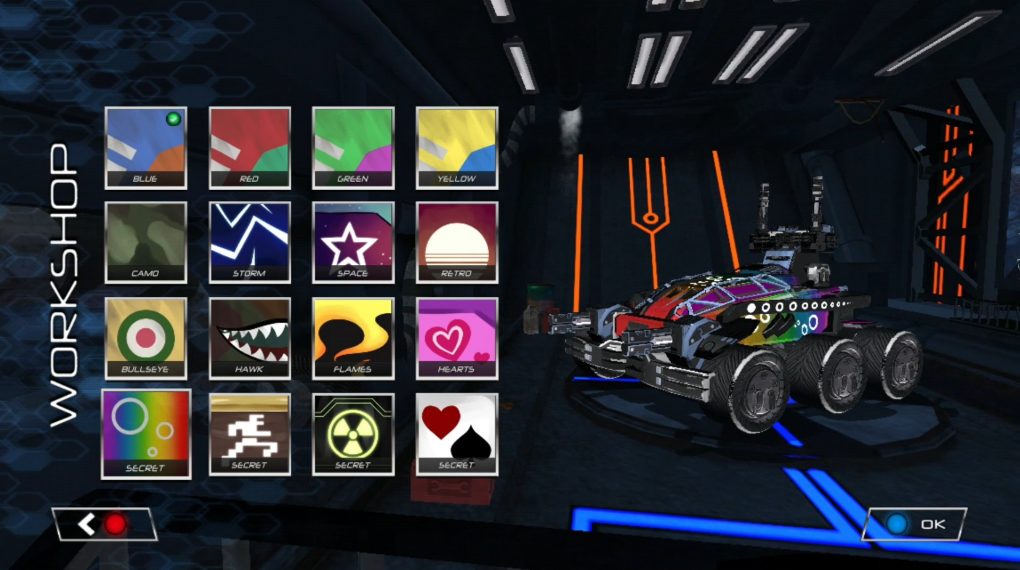Select the Yellow paint scheme tile

click(457, 148)
